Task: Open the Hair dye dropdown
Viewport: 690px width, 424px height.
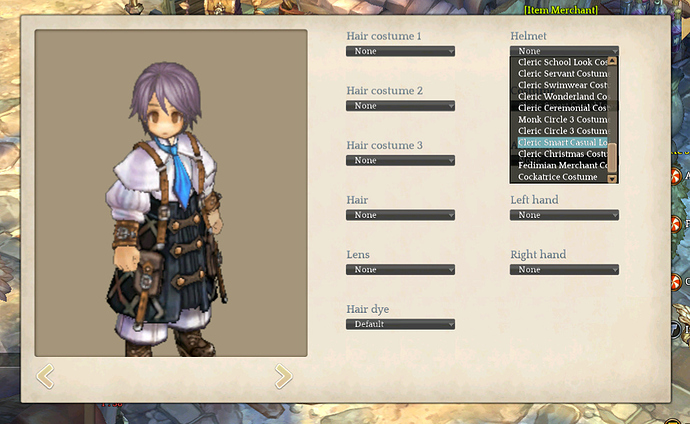Action: (x=400, y=324)
